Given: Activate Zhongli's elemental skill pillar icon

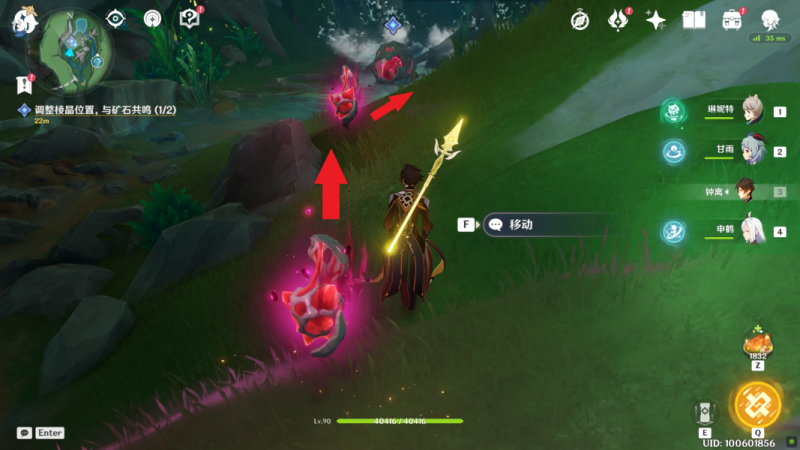Looking at the screenshot, I should click(705, 413).
